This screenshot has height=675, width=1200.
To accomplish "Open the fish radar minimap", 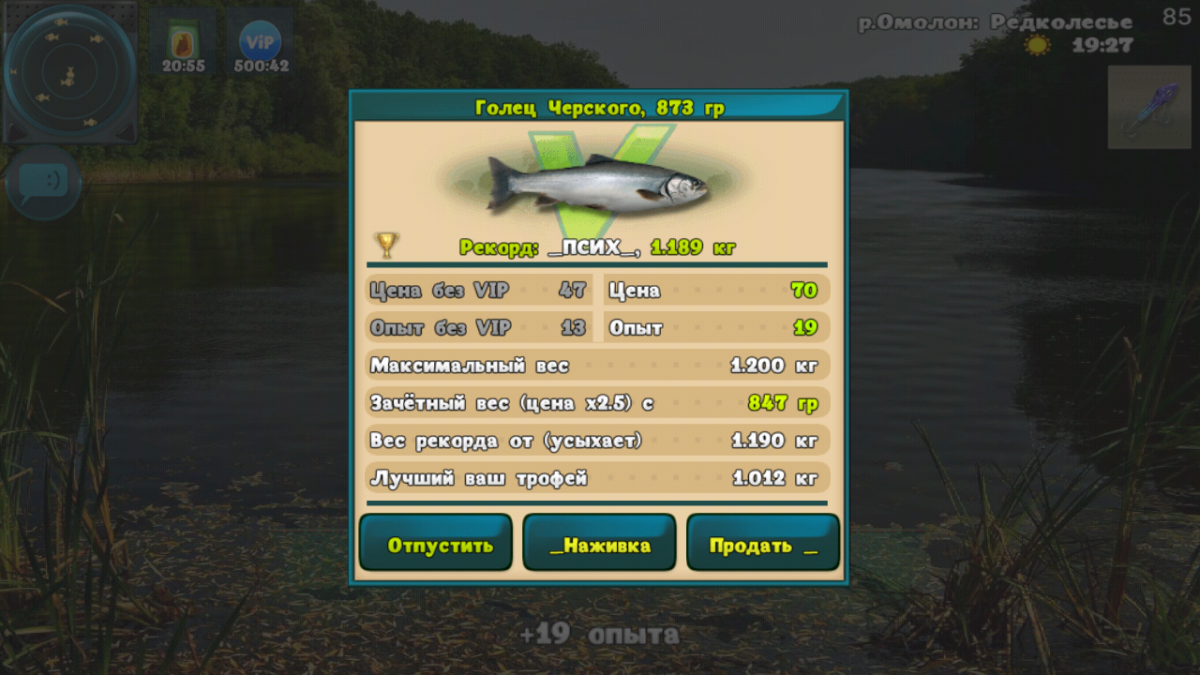I will 69,72.
